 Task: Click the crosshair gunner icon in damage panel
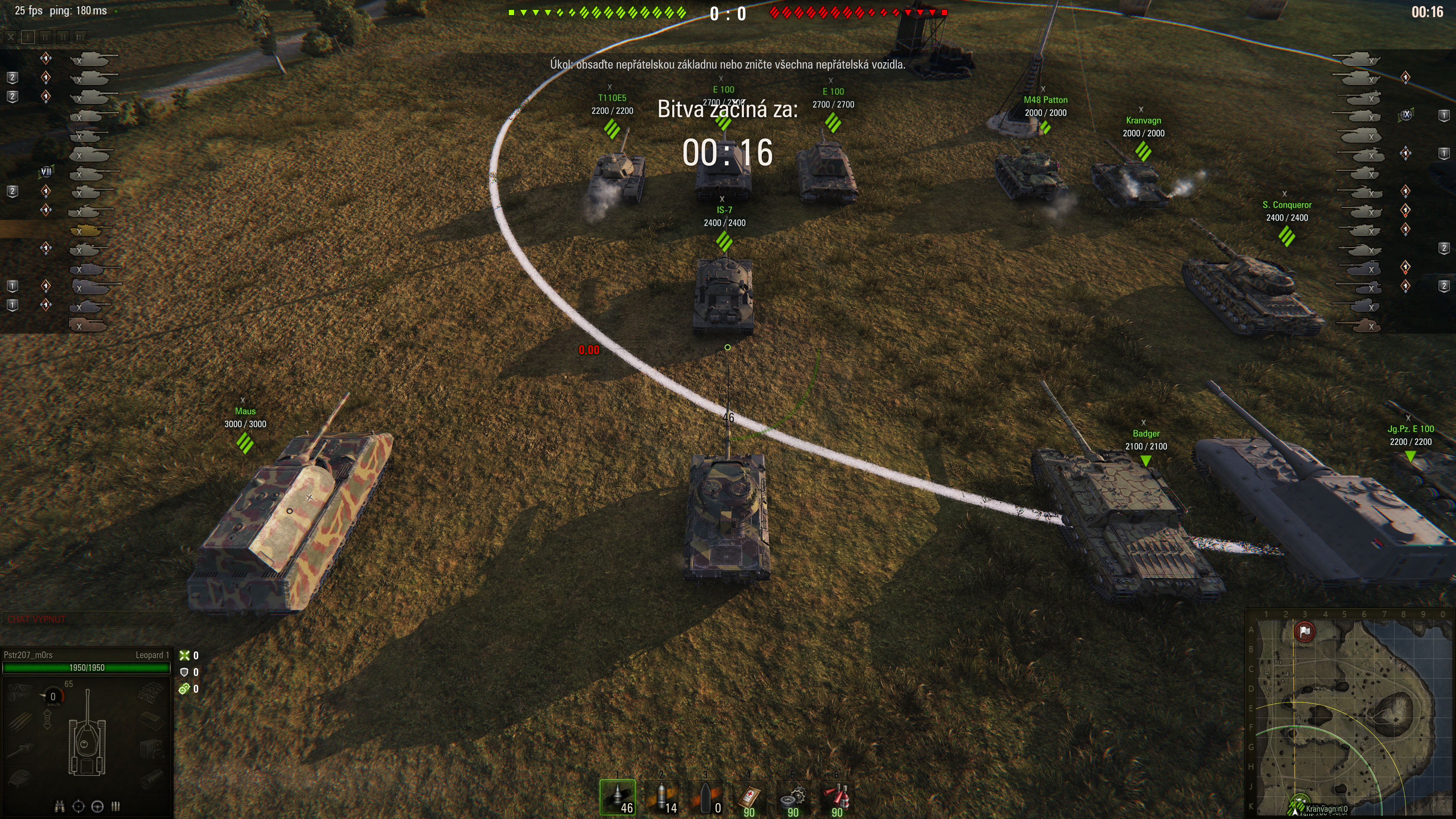(78, 806)
